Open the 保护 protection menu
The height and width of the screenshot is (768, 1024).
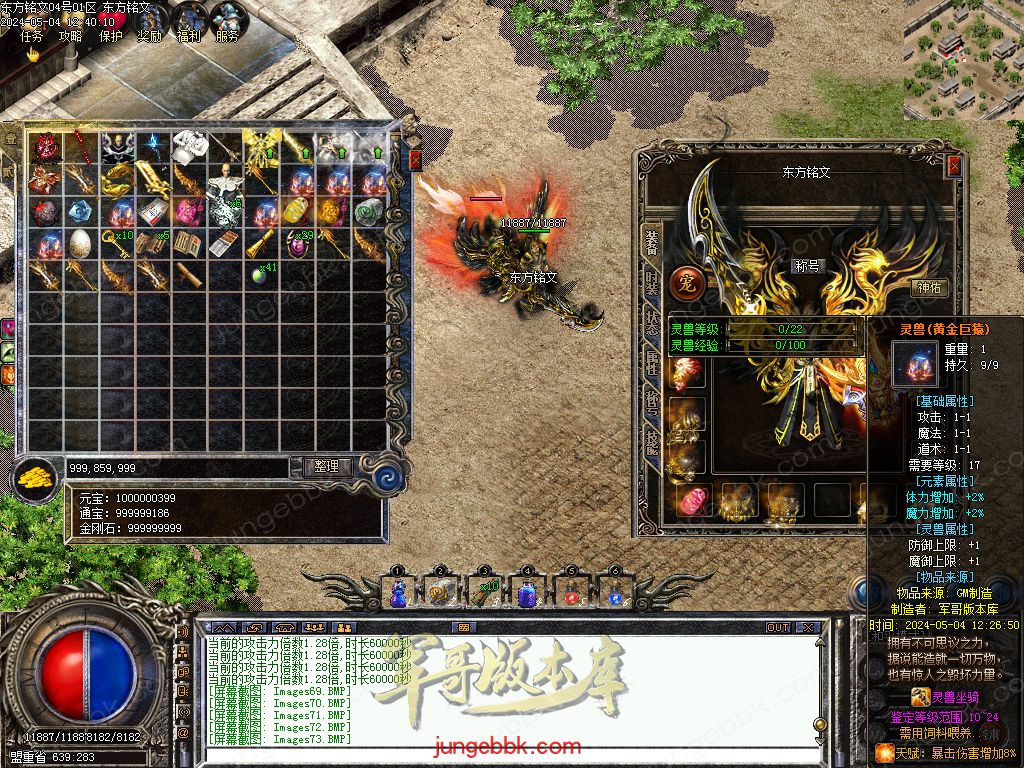[111, 37]
